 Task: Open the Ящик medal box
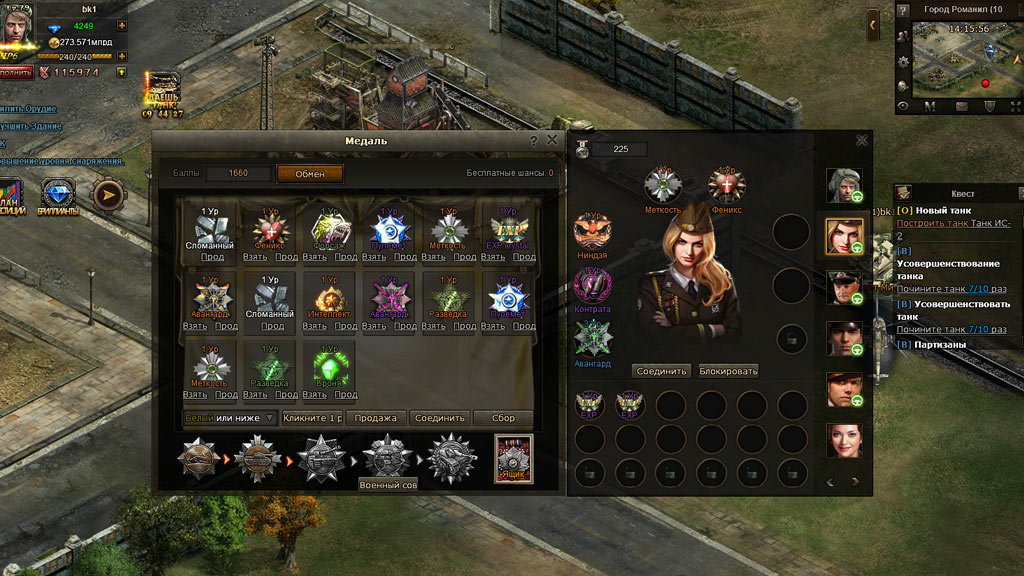click(514, 459)
